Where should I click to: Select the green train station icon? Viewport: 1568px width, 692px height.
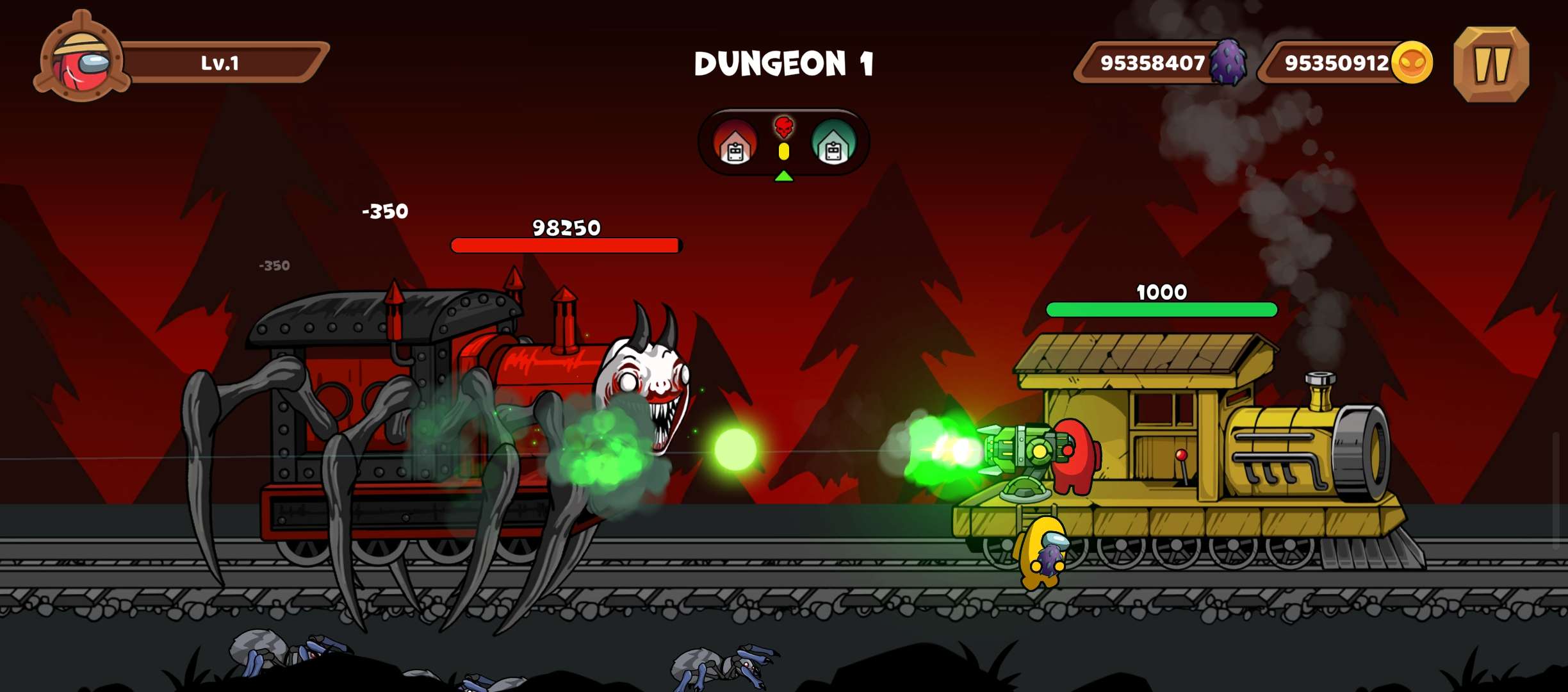pos(833,144)
